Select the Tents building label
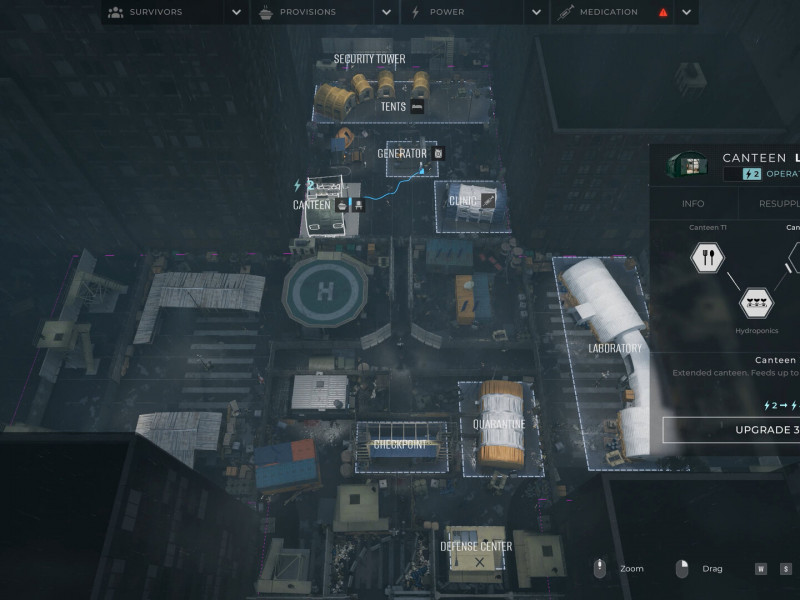The height and width of the screenshot is (600, 800). (x=393, y=107)
